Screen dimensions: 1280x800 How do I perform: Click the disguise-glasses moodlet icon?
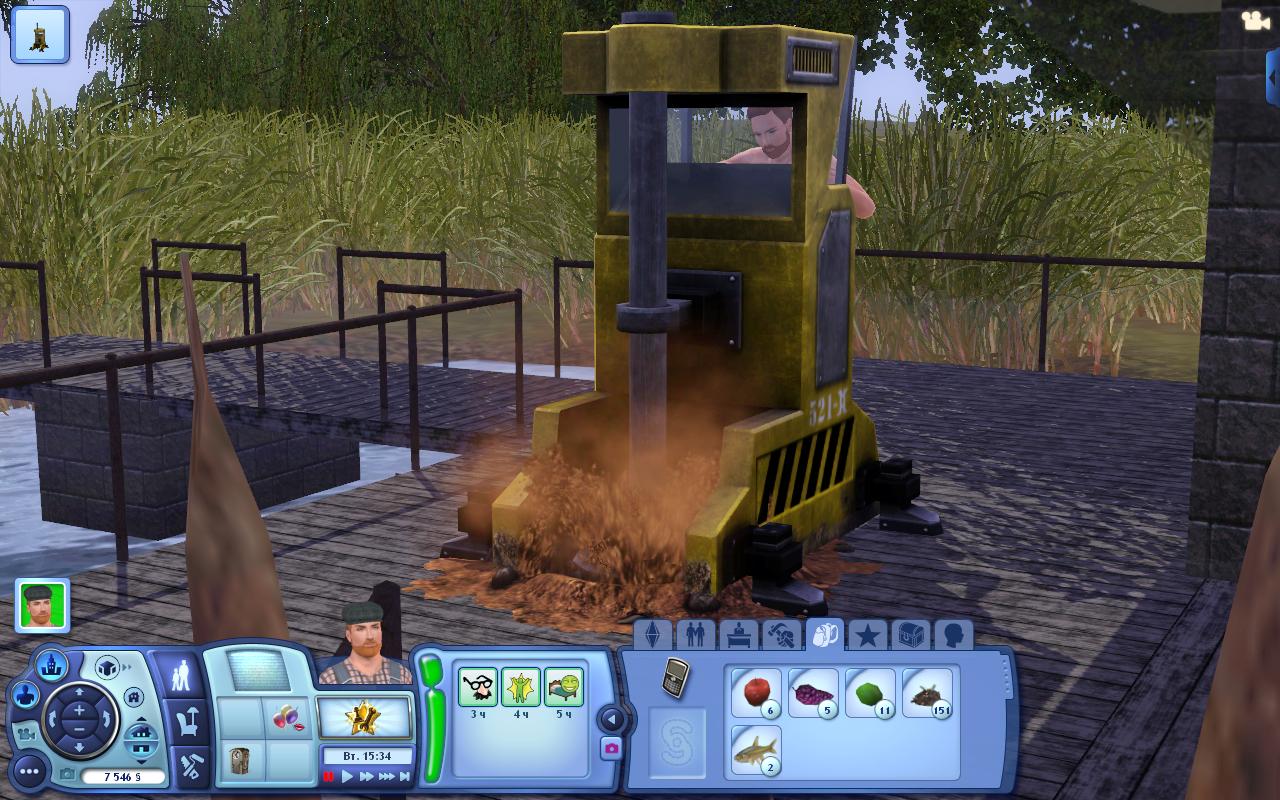point(478,688)
